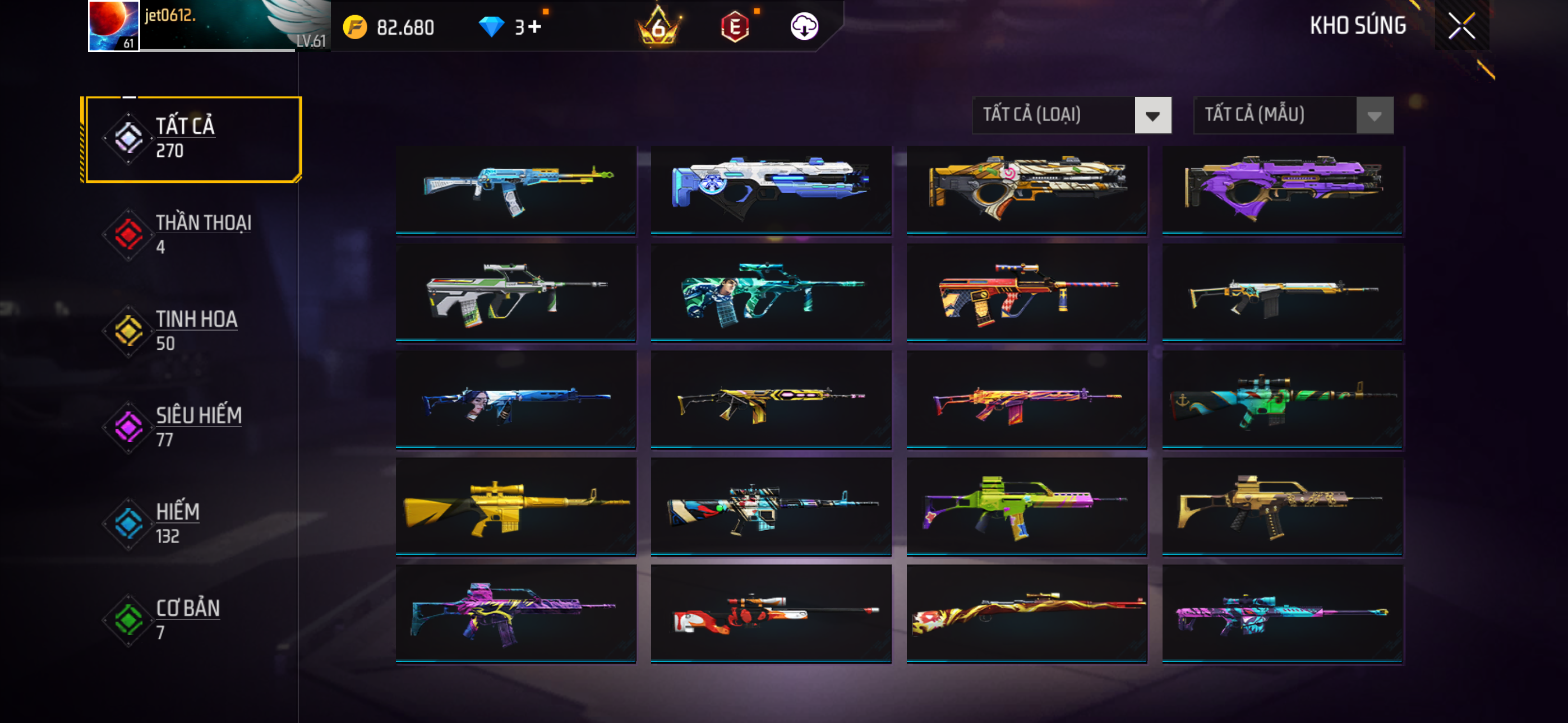Image resolution: width=1568 pixels, height=723 pixels.
Task: Open the gold crown rank icon
Action: coord(658,27)
